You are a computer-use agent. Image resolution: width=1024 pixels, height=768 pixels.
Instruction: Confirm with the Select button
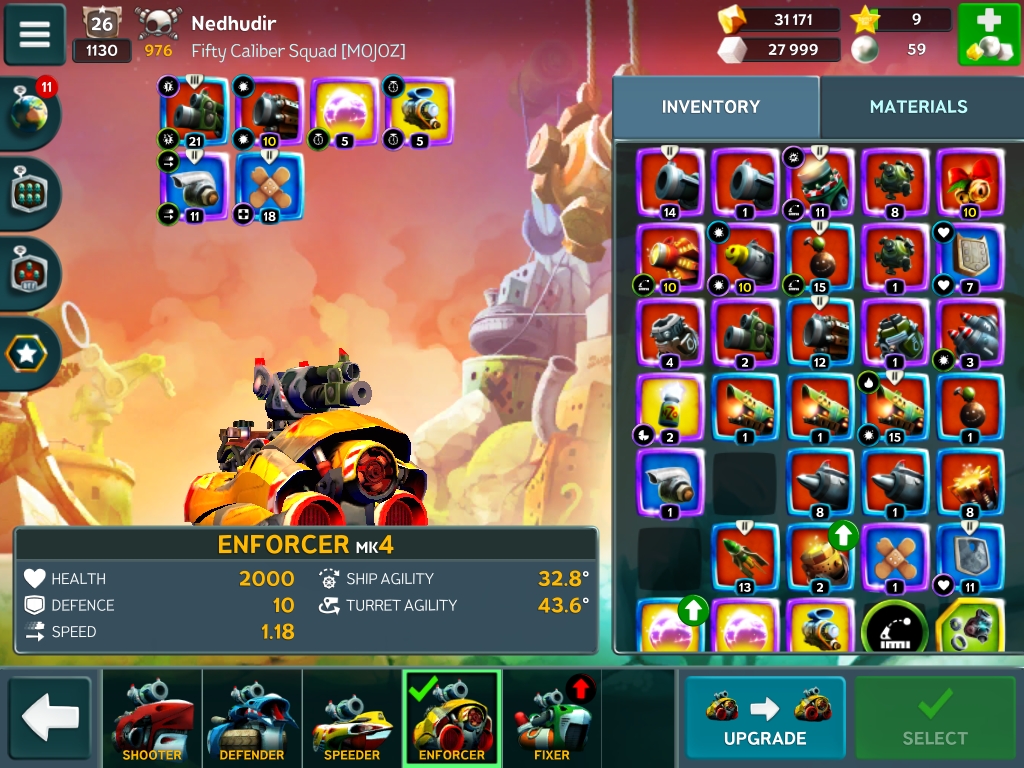coord(935,717)
